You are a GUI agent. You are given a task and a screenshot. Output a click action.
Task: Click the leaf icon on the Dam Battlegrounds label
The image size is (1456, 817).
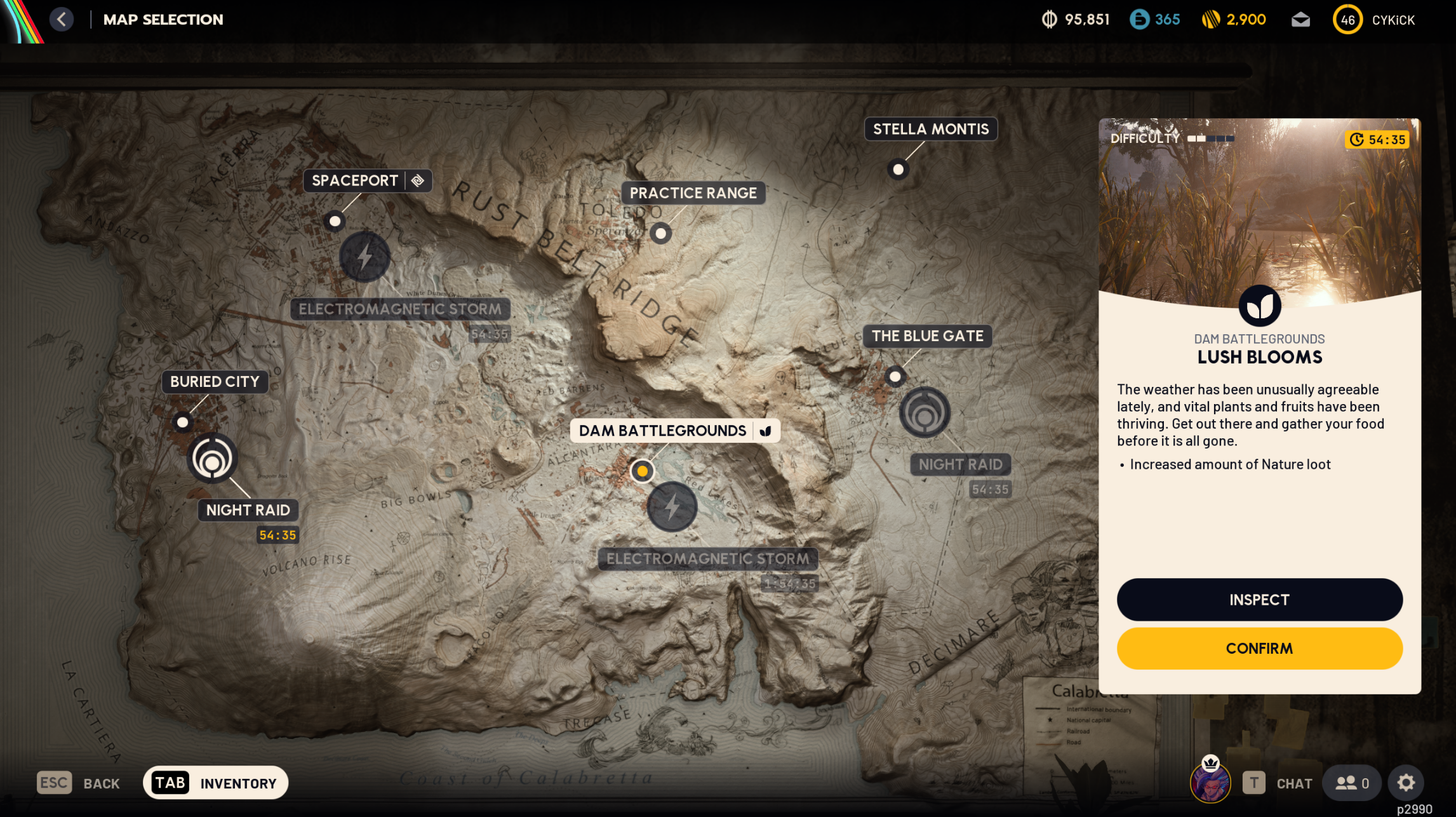[x=766, y=431]
